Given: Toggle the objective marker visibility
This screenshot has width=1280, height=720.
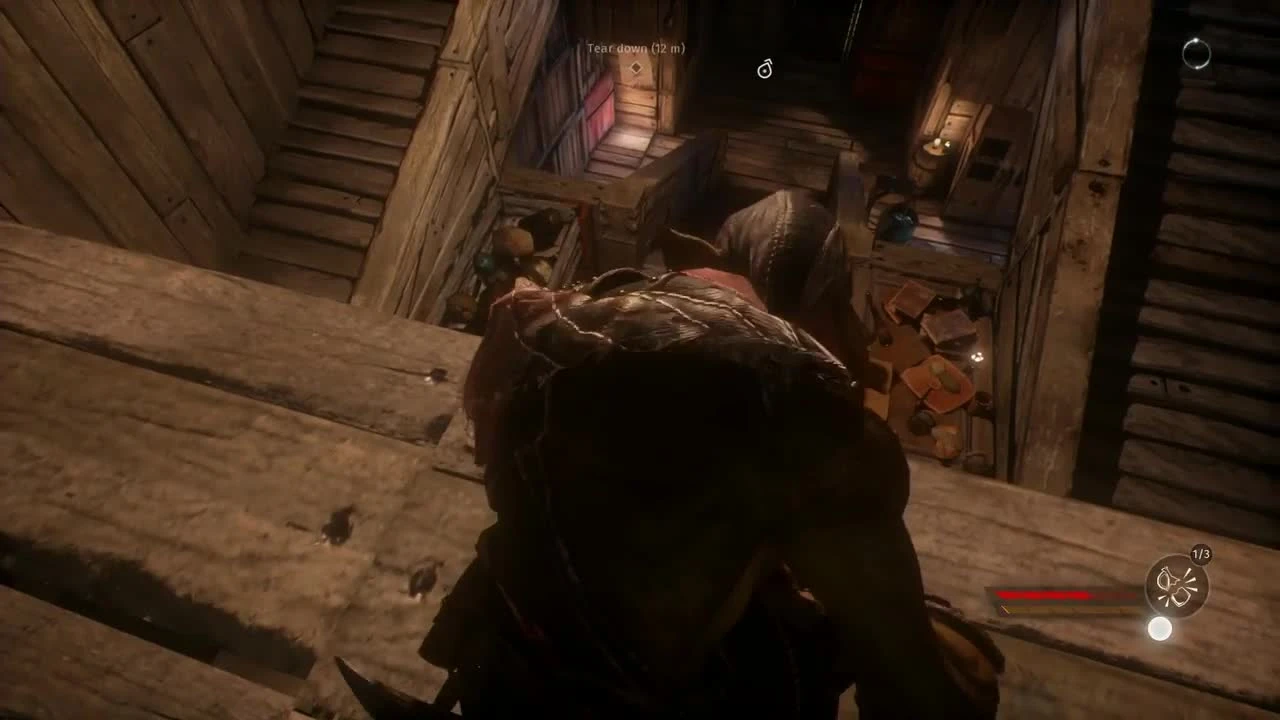Looking at the screenshot, I should 637,66.
